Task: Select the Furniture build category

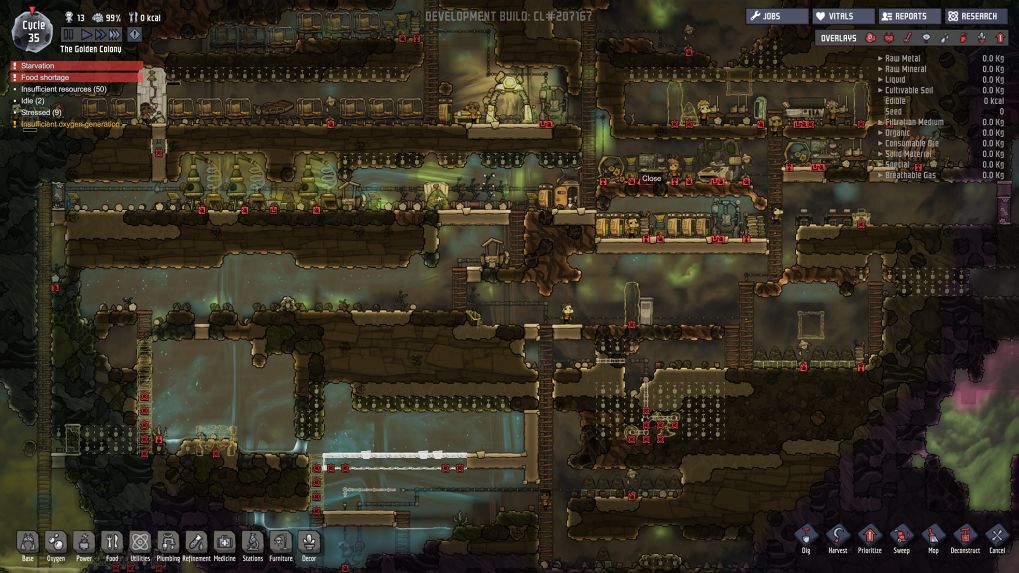Action: [x=281, y=545]
